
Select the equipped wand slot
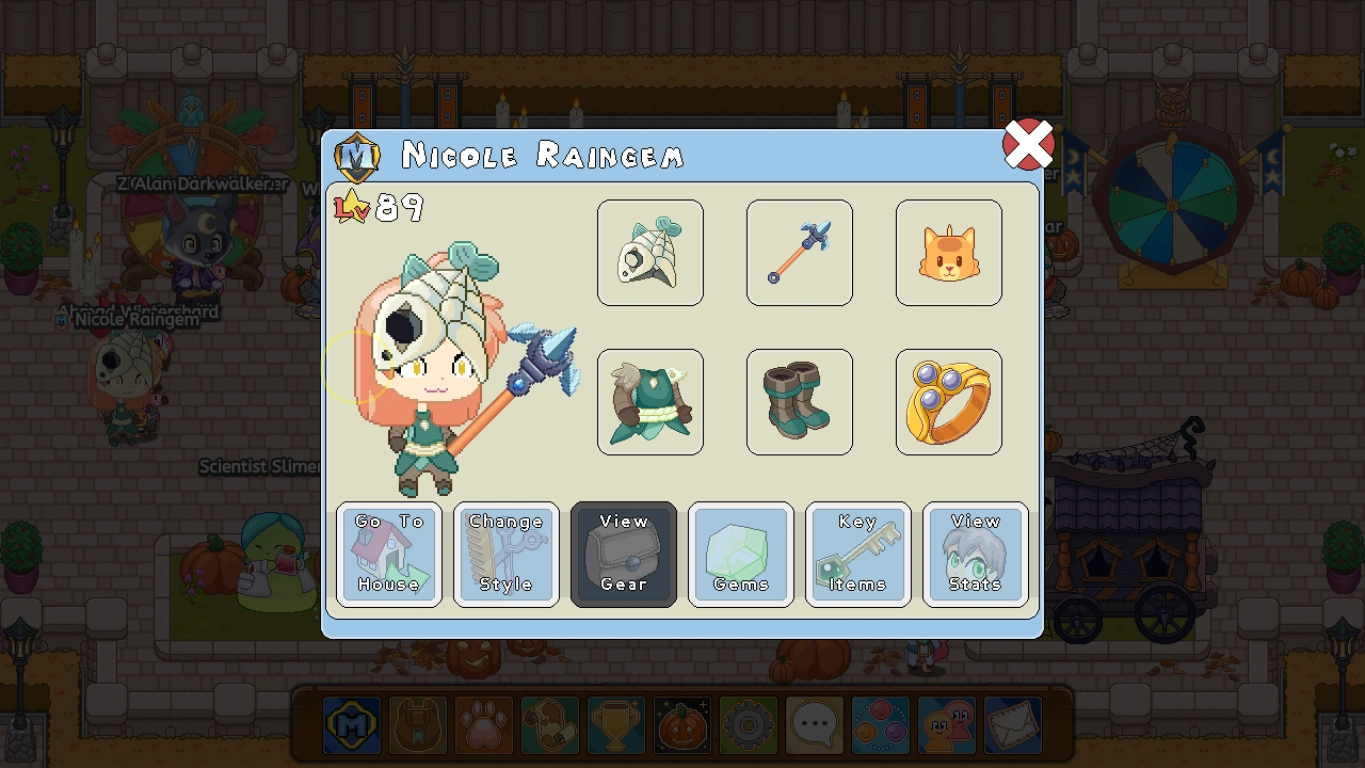point(799,252)
